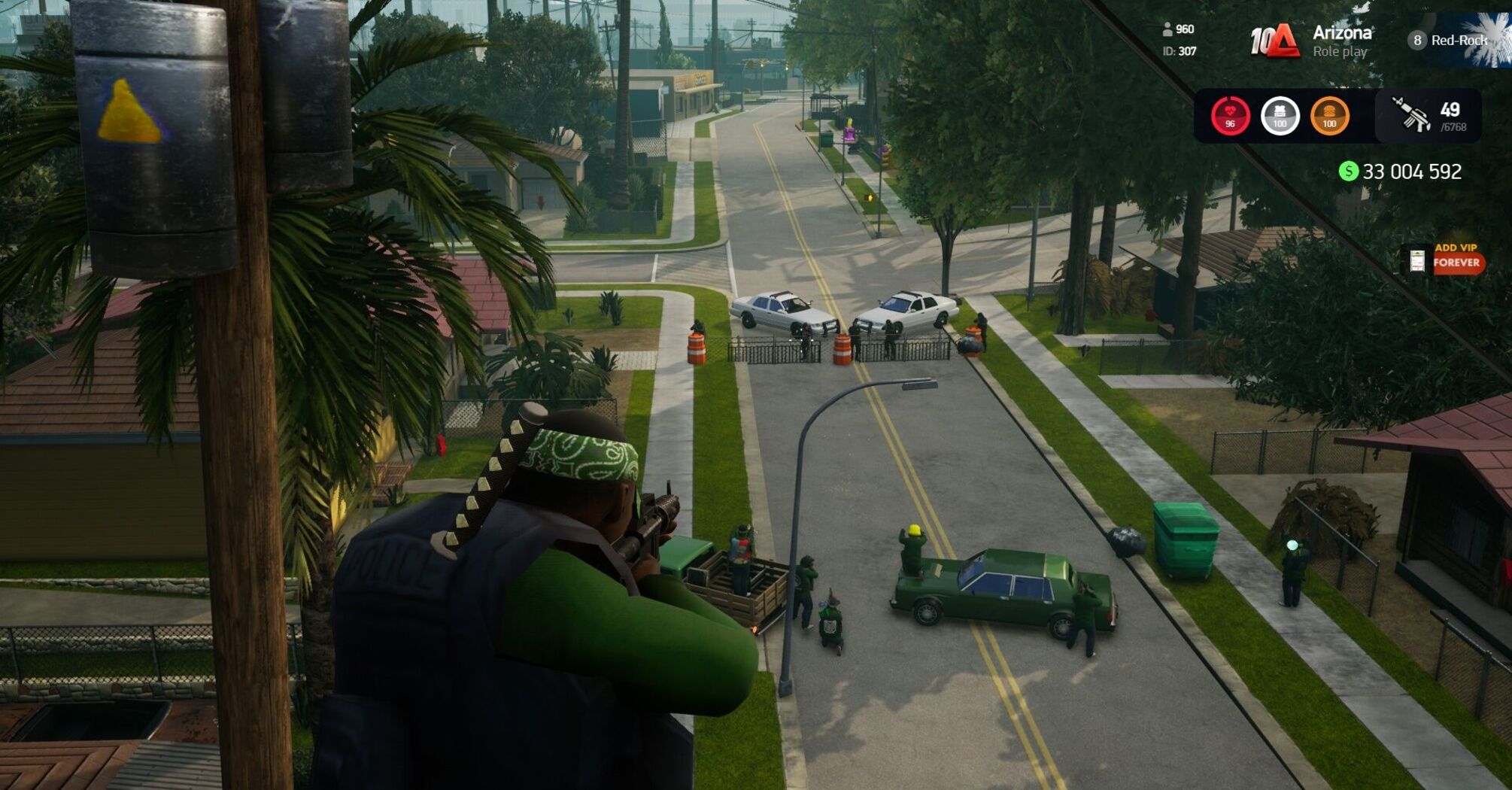
Task: Select the assault rifle weapon icon
Action: click(x=1410, y=115)
